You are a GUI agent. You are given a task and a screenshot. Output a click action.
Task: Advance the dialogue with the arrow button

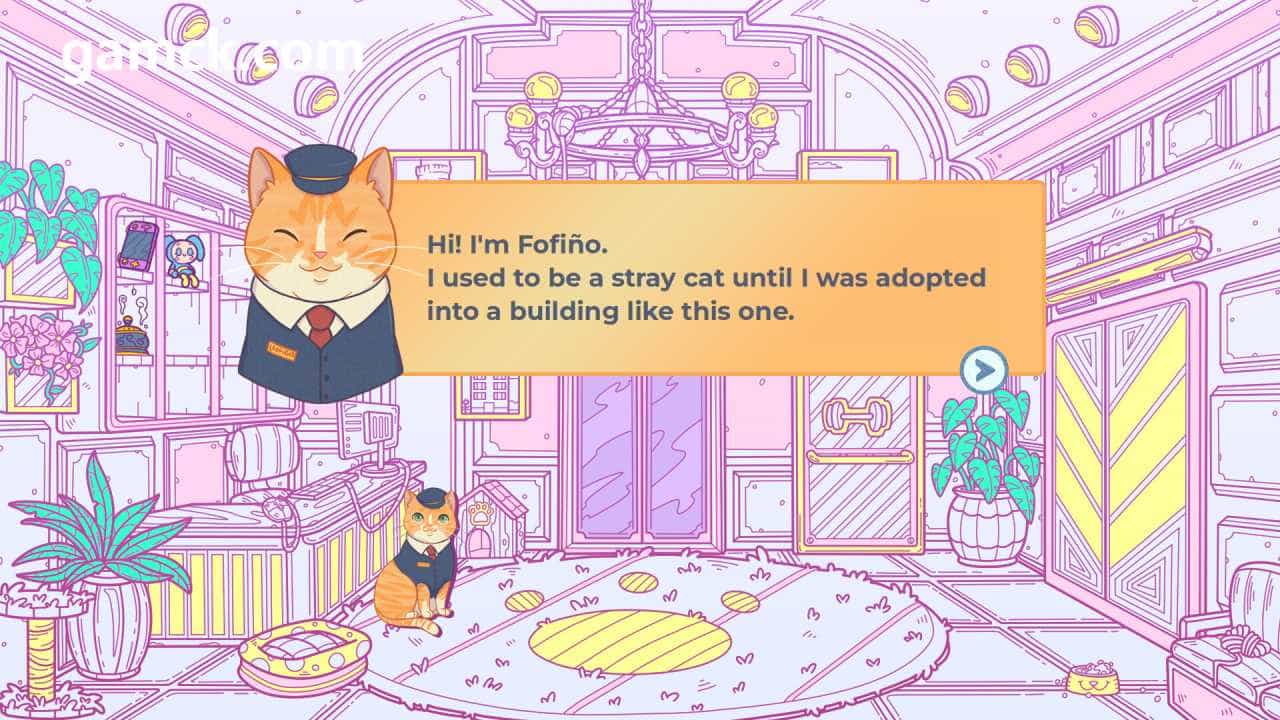point(983,371)
